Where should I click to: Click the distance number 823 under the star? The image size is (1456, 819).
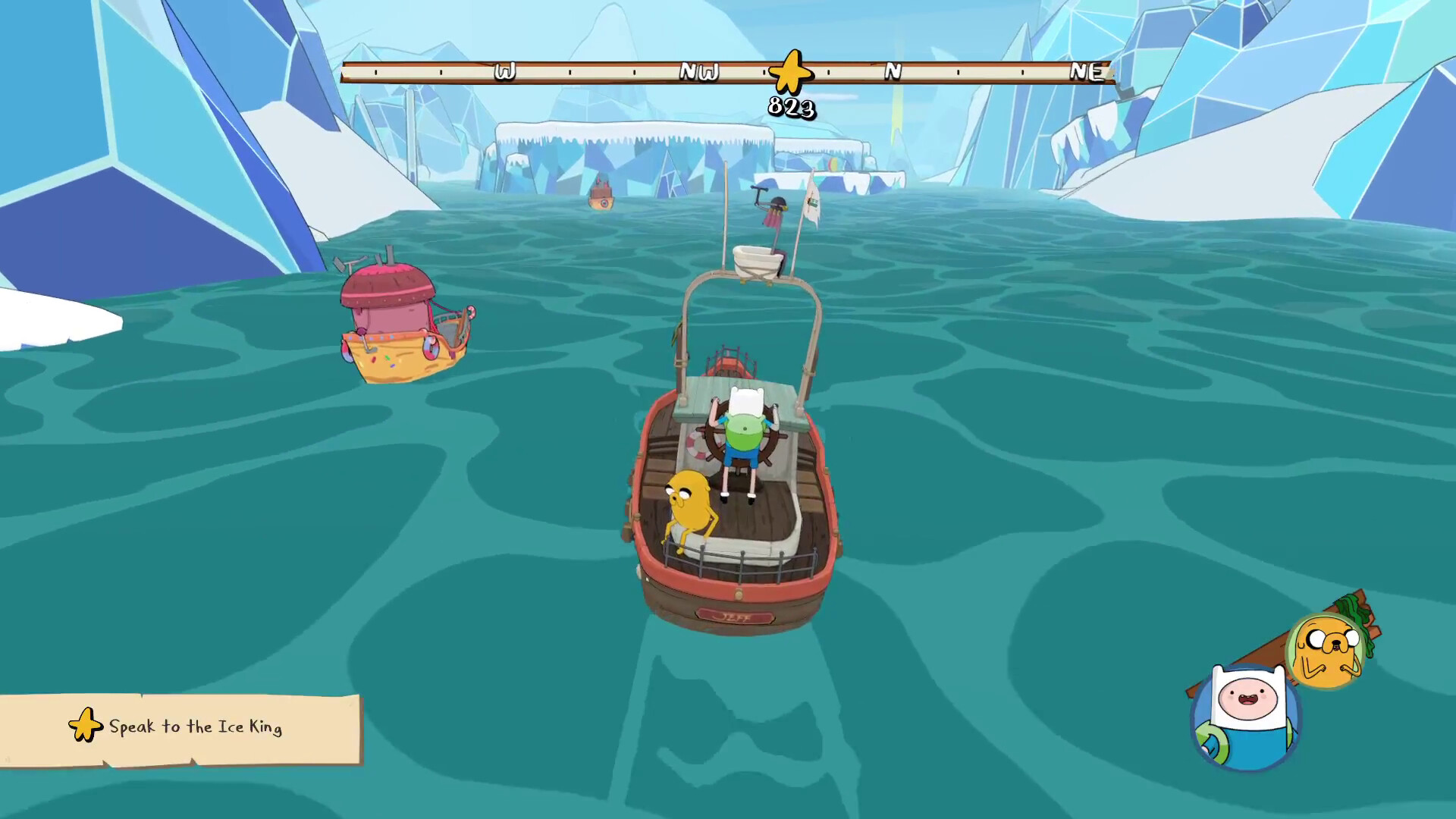tap(792, 108)
